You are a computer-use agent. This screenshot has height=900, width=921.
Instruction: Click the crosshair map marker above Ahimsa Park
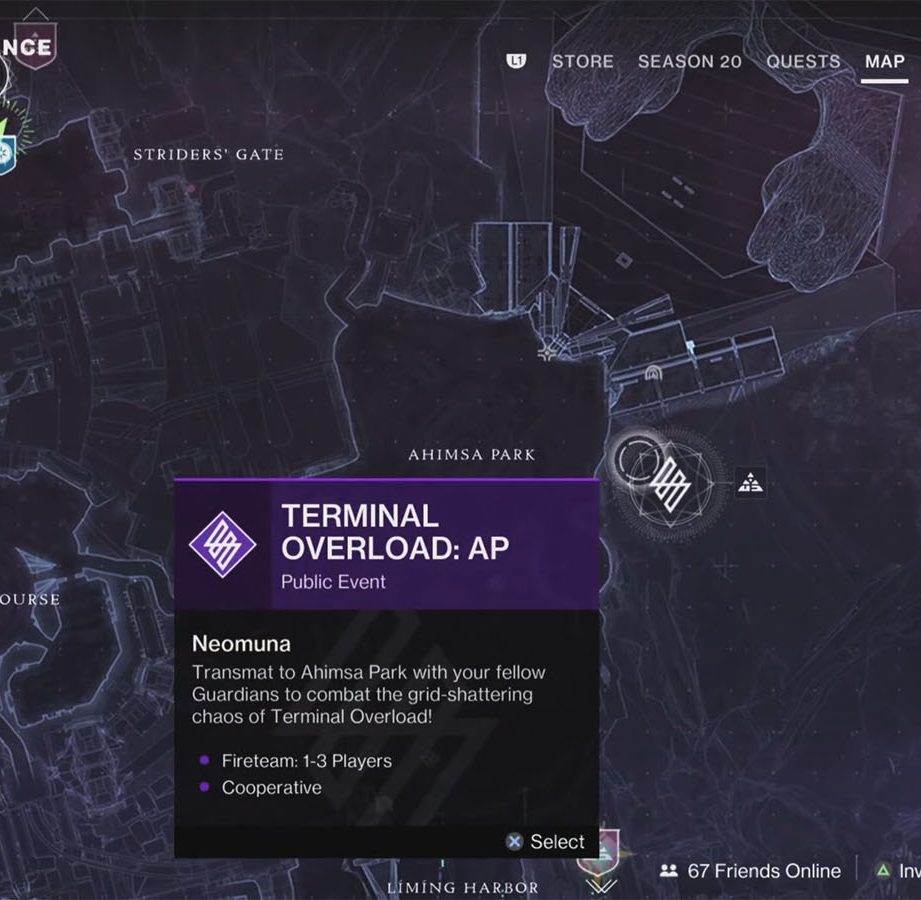[548, 352]
